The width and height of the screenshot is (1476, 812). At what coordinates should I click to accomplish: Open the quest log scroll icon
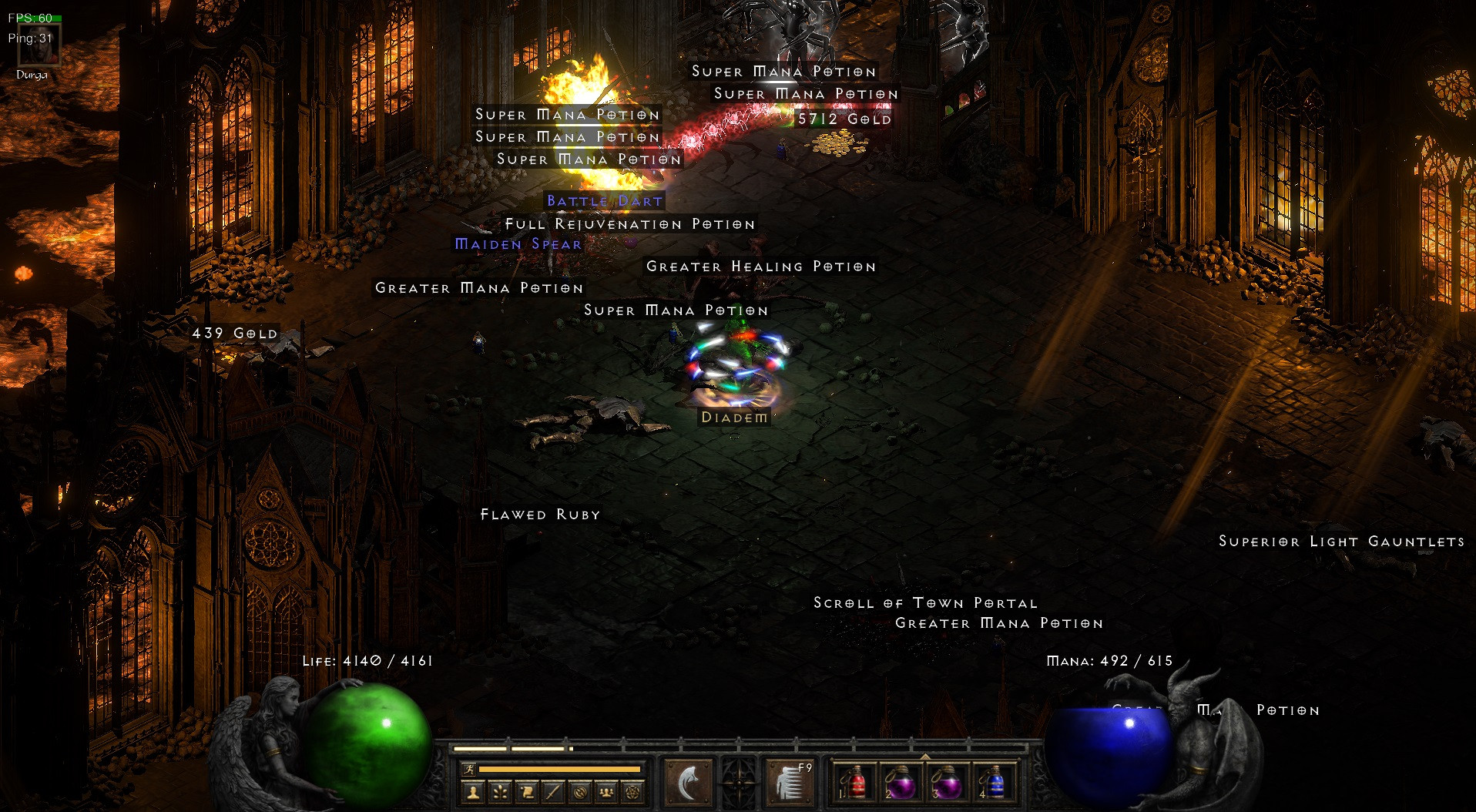coord(527,793)
